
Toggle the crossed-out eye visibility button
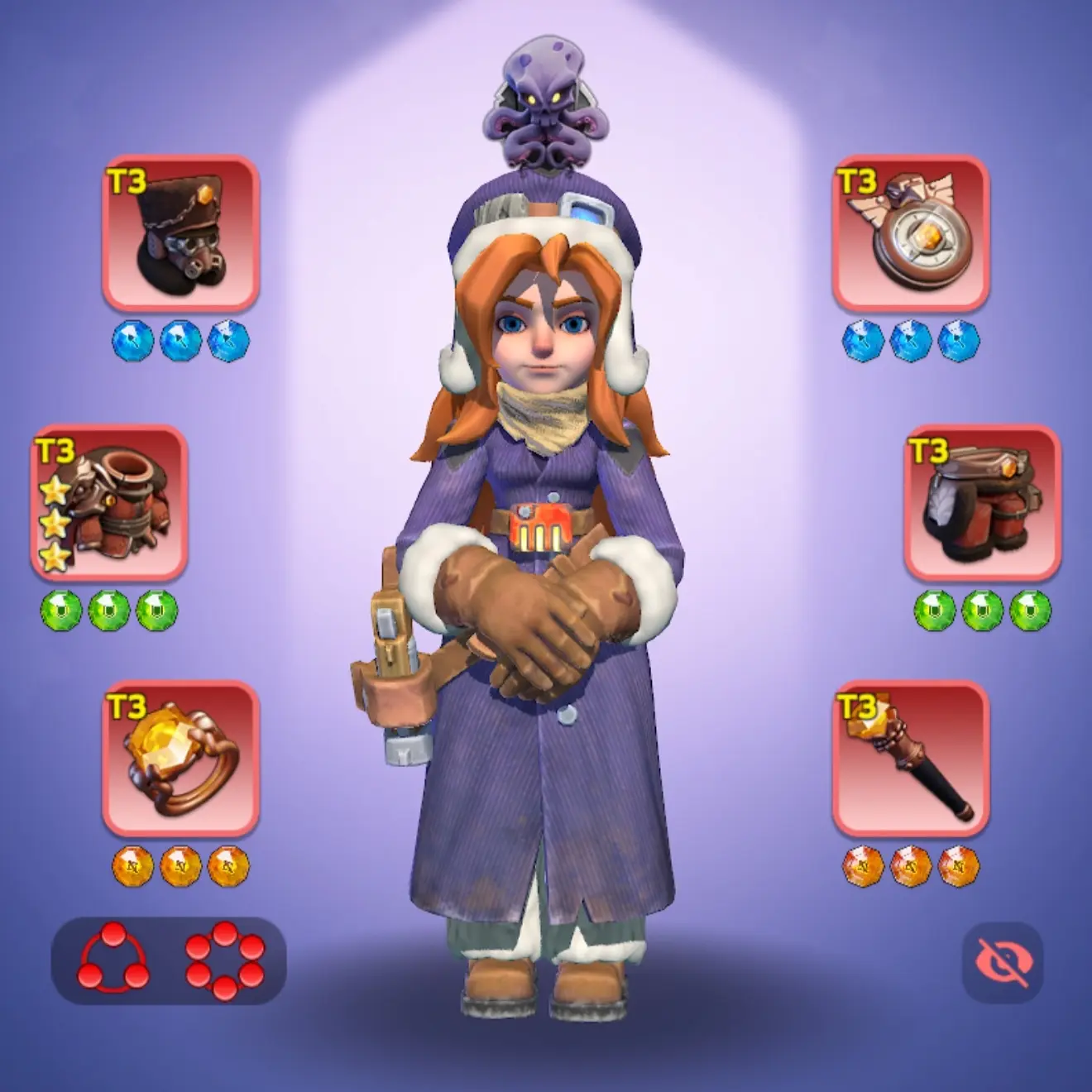click(1002, 963)
